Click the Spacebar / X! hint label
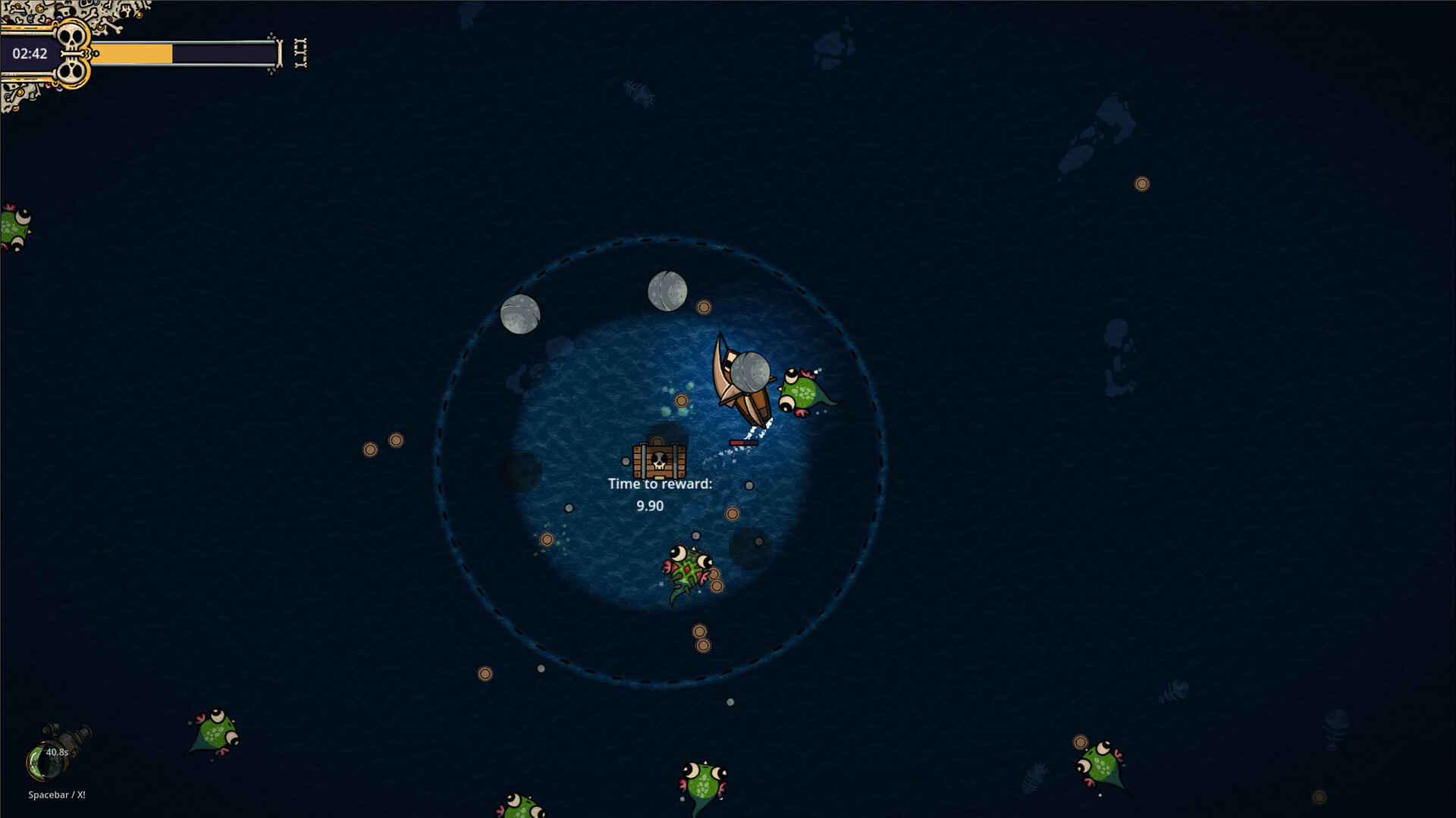1456x818 pixels. point(56,795)
